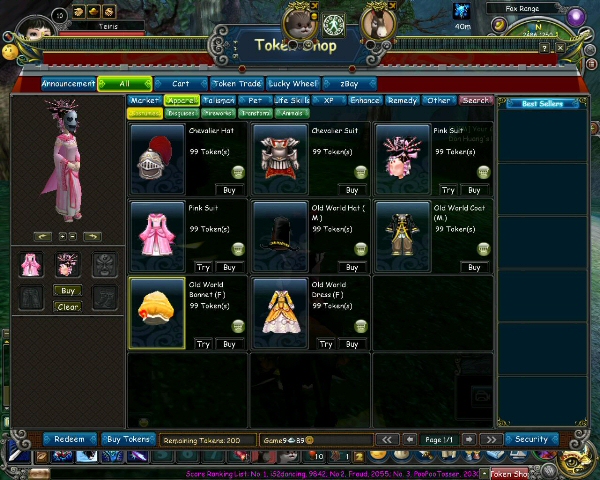Clear the character preview outfit

point(67,307)
